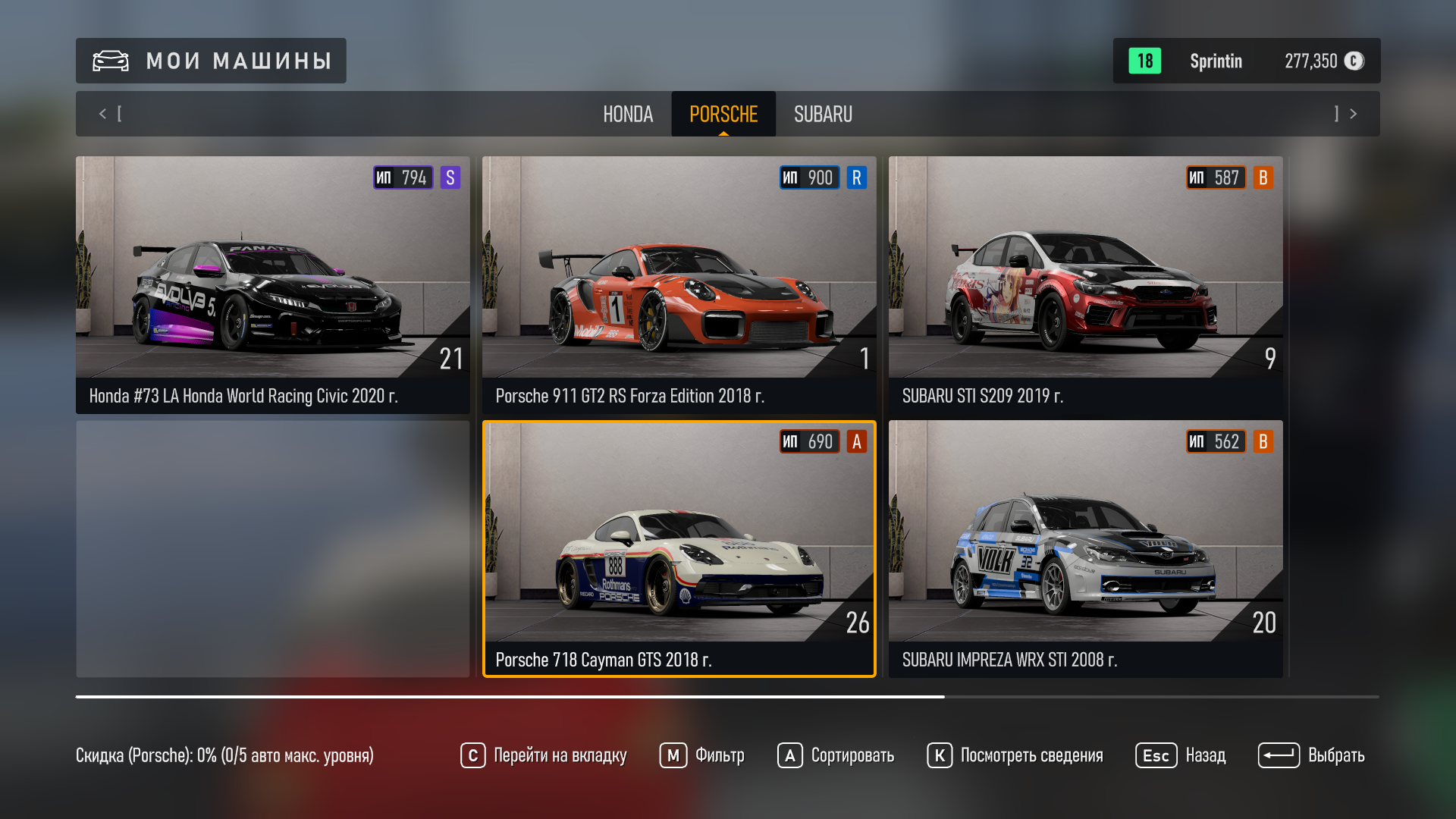
Task: Open the SUBARU manufacturer tab
Action: click(823, 114)
